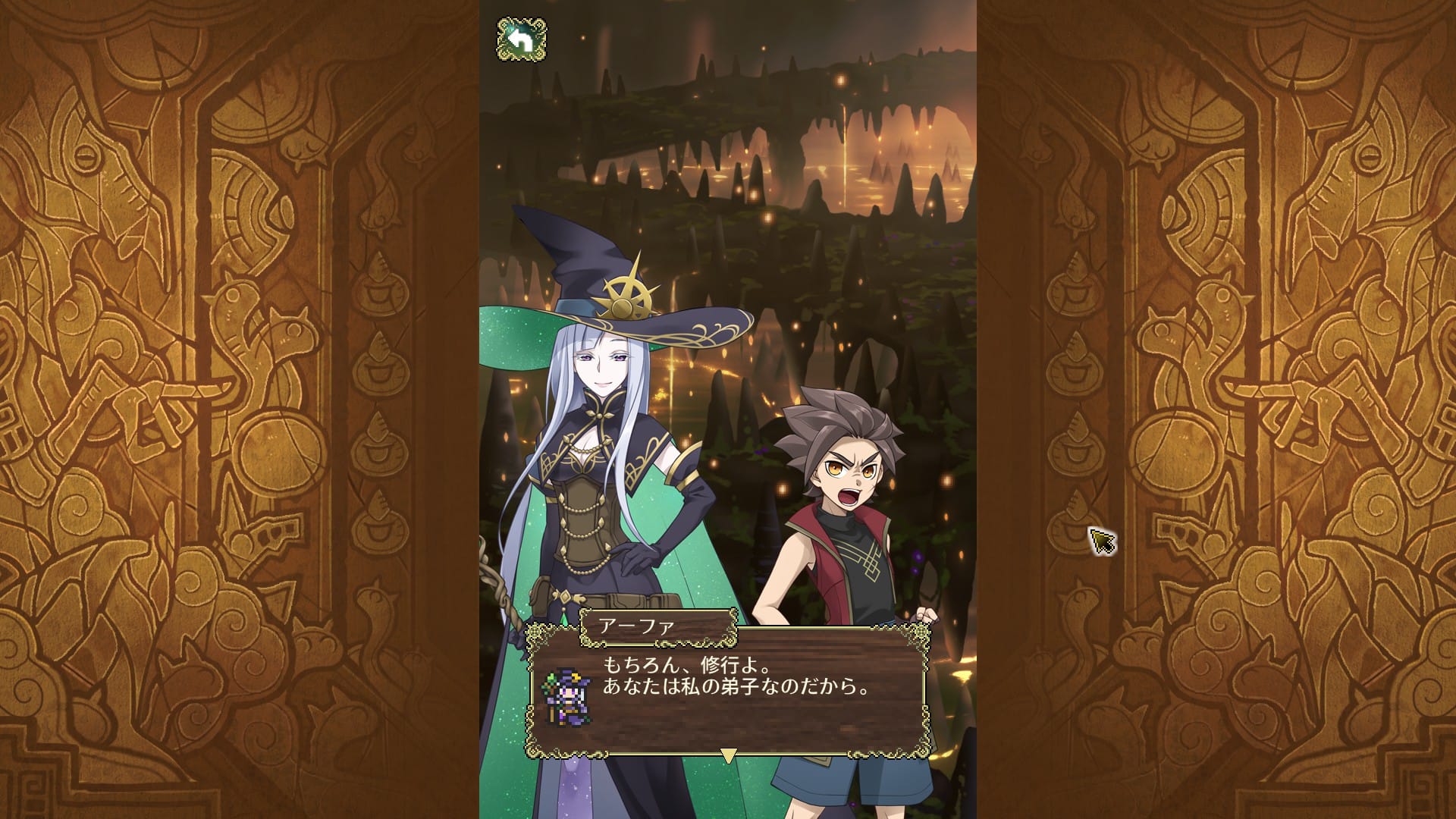This screenshot has width=1456, height=819.
Task: Advance dialogue with the yellow triangle indicator
Action: [728, 755]
